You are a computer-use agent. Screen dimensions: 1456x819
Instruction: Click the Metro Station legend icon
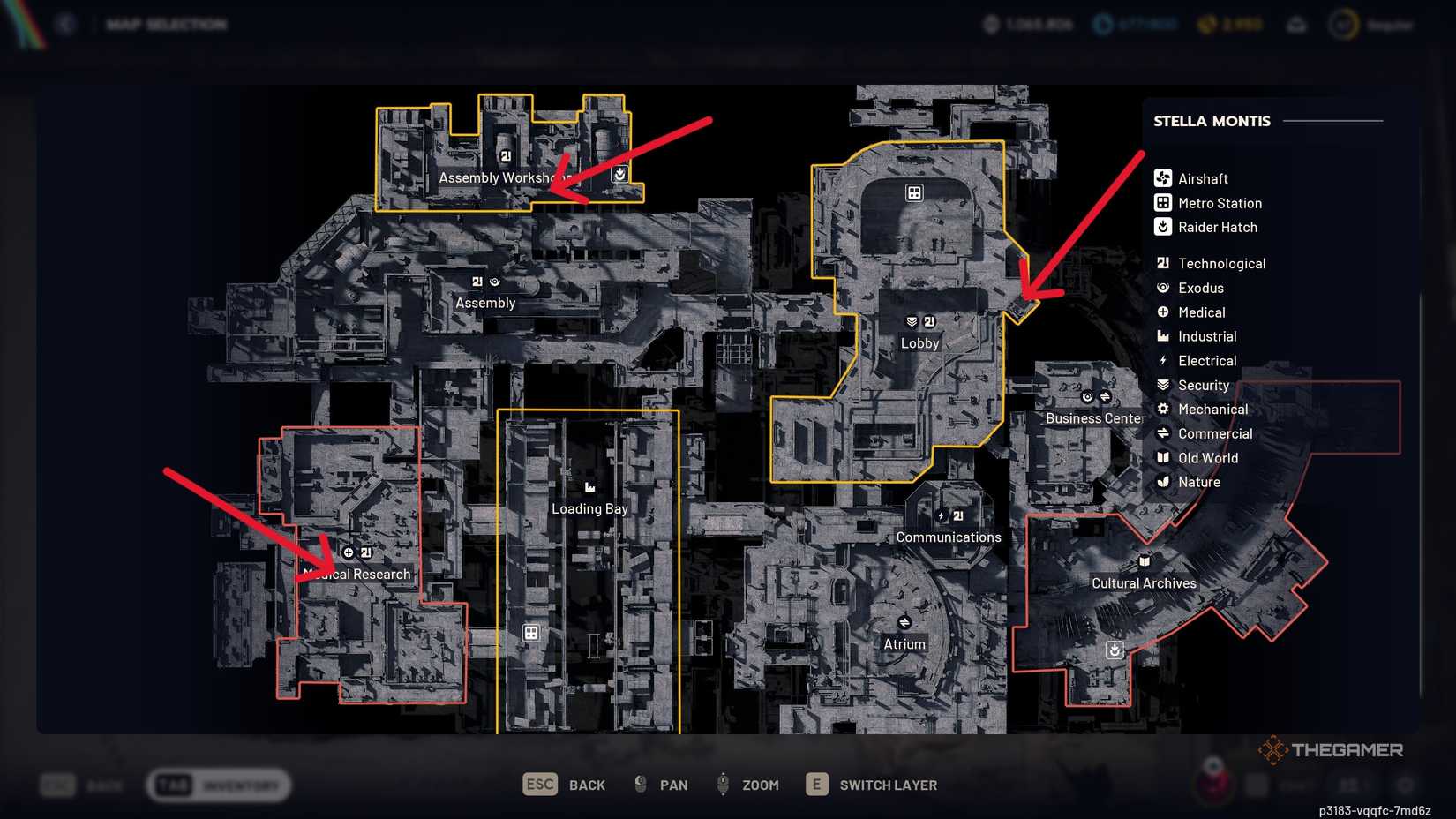click(1163, 202)
